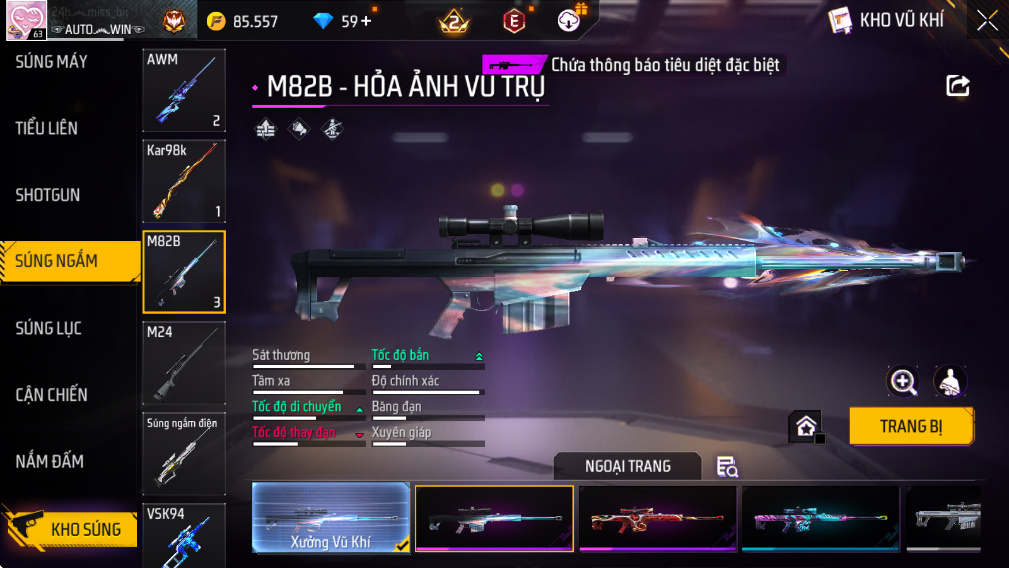Zoom in with the magnifier icon
1009x568 pixels.
click(x=903, y=381)
